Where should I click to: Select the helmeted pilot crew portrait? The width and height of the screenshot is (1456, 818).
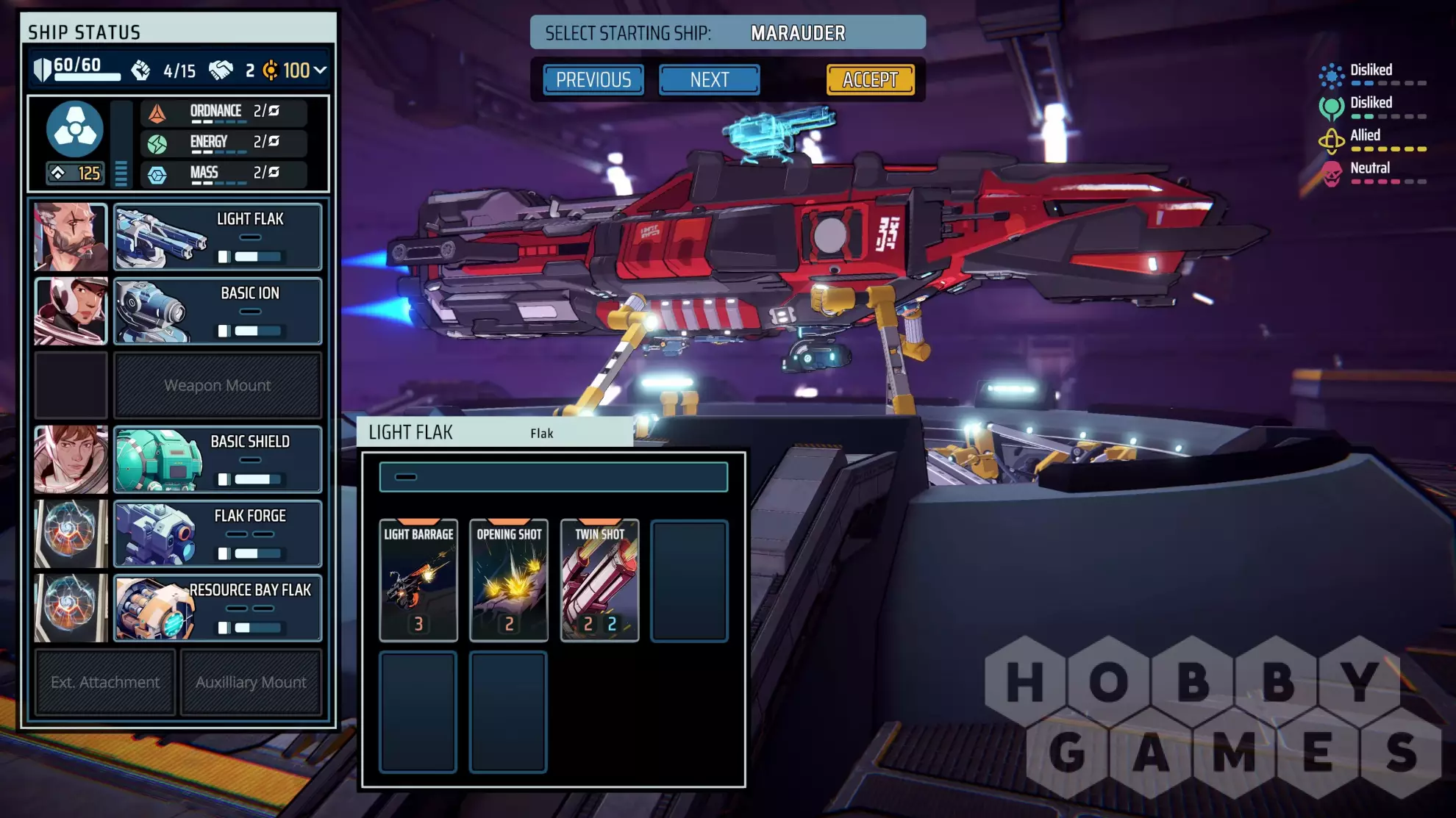(71, 312)
